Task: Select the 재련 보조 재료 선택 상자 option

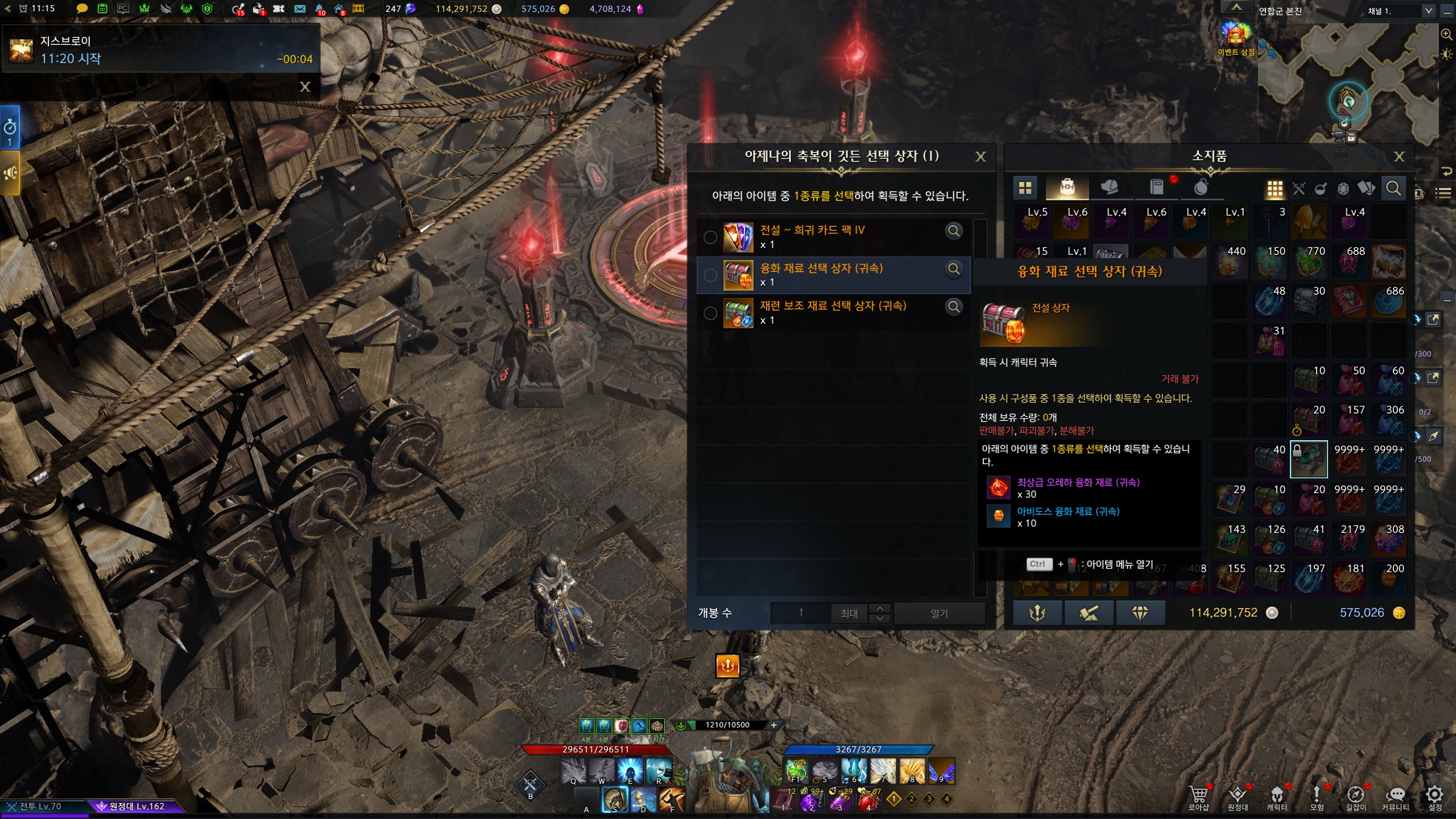Action: (710, 313)
